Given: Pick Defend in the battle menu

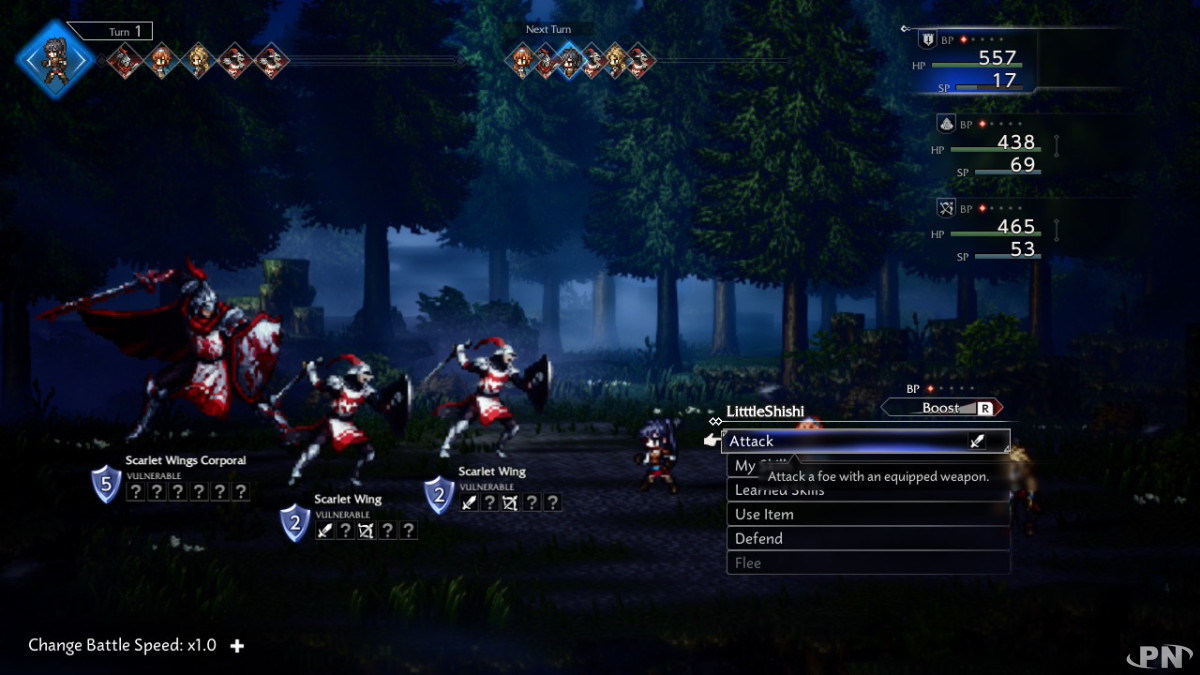Looking at the screenshot, I should click(x=866, y=538).
